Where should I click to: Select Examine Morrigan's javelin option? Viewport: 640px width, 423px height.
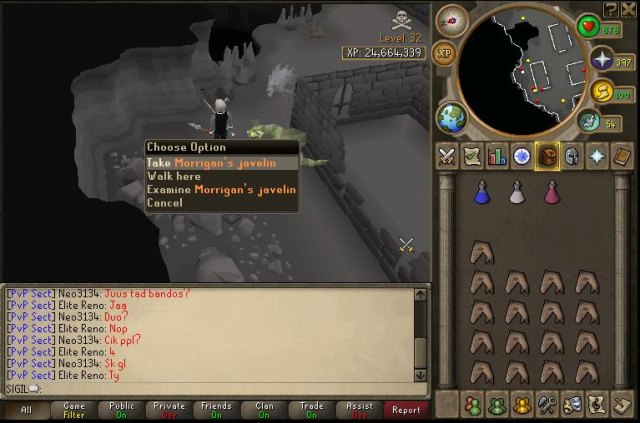[x=221, y=189]
